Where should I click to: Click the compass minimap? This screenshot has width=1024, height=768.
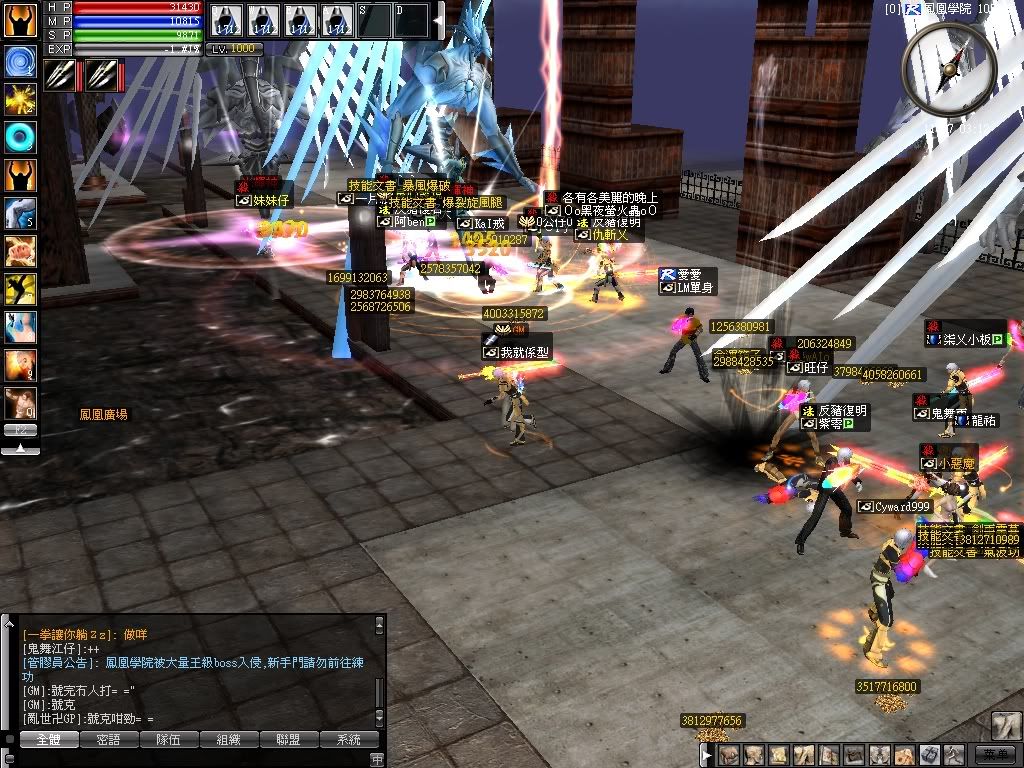pos(948,68)
